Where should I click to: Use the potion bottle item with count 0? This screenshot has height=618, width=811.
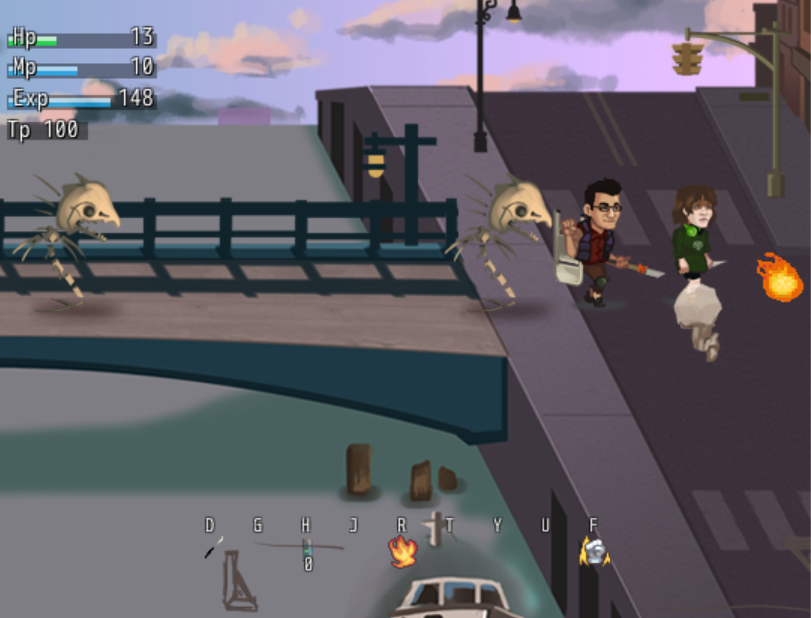[x=307, y=548]
